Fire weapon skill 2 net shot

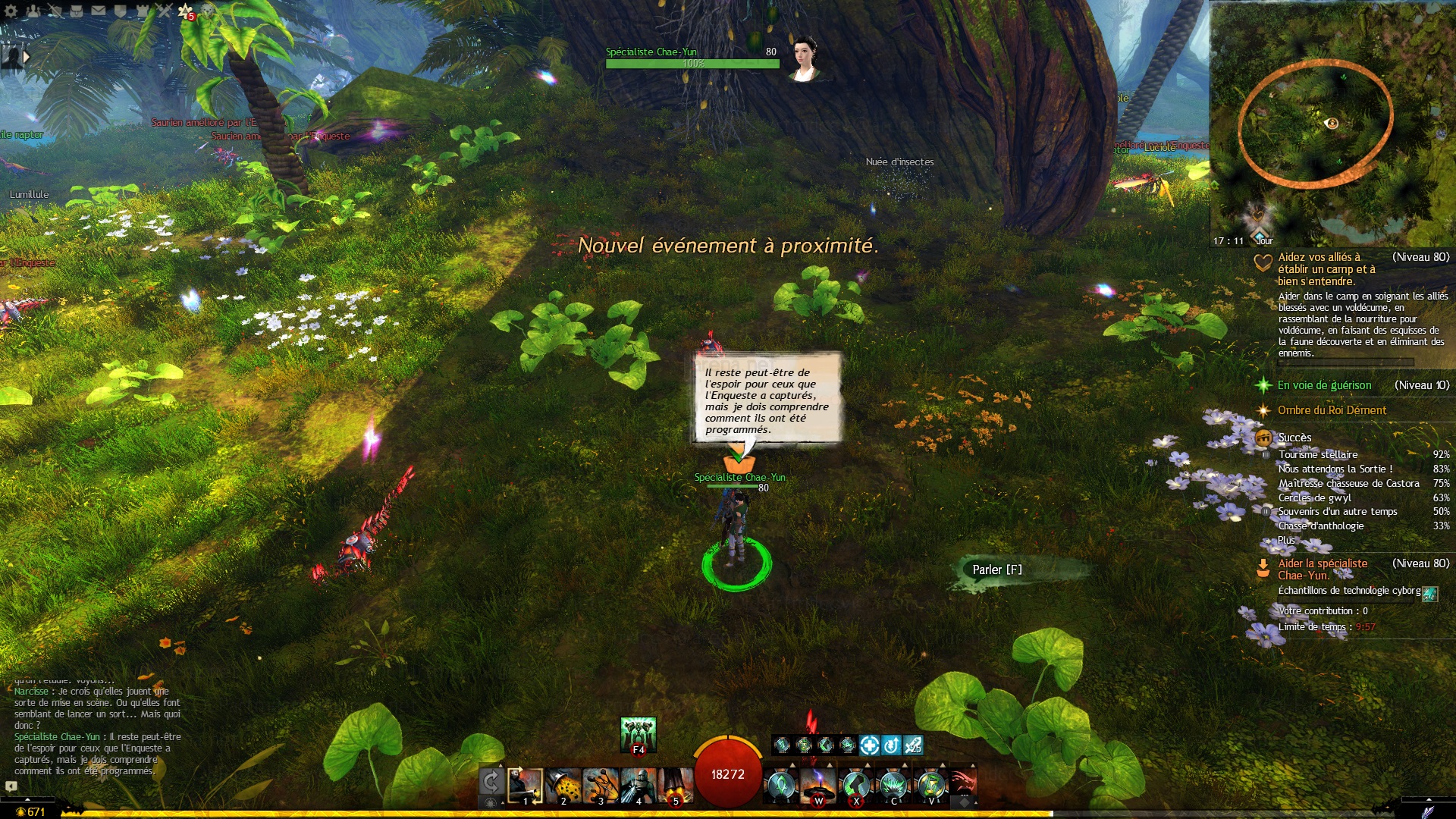[x=563, y=786]
